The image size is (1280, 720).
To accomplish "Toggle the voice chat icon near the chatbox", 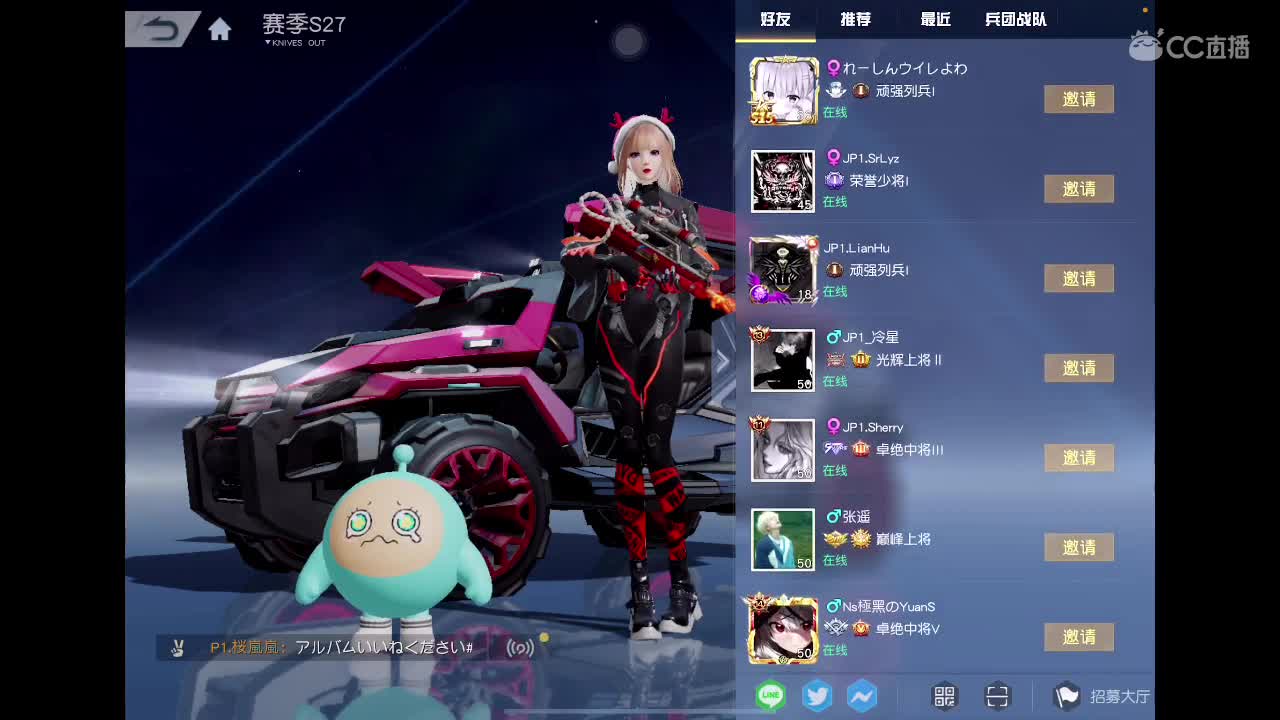I will [521, 648].
